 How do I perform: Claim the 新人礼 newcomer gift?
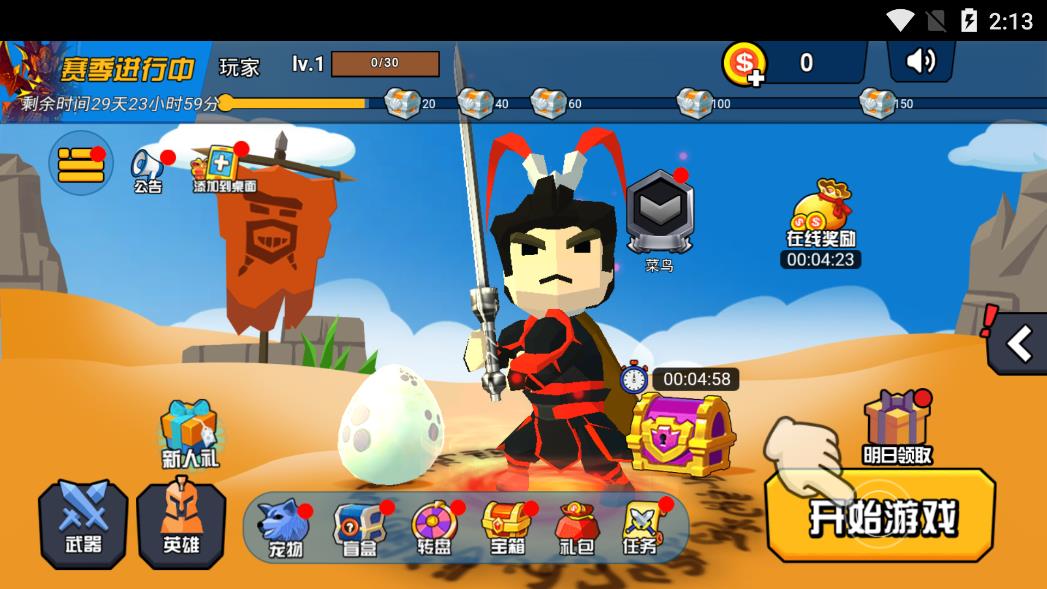pyautogui.click(x=189, y=433)
